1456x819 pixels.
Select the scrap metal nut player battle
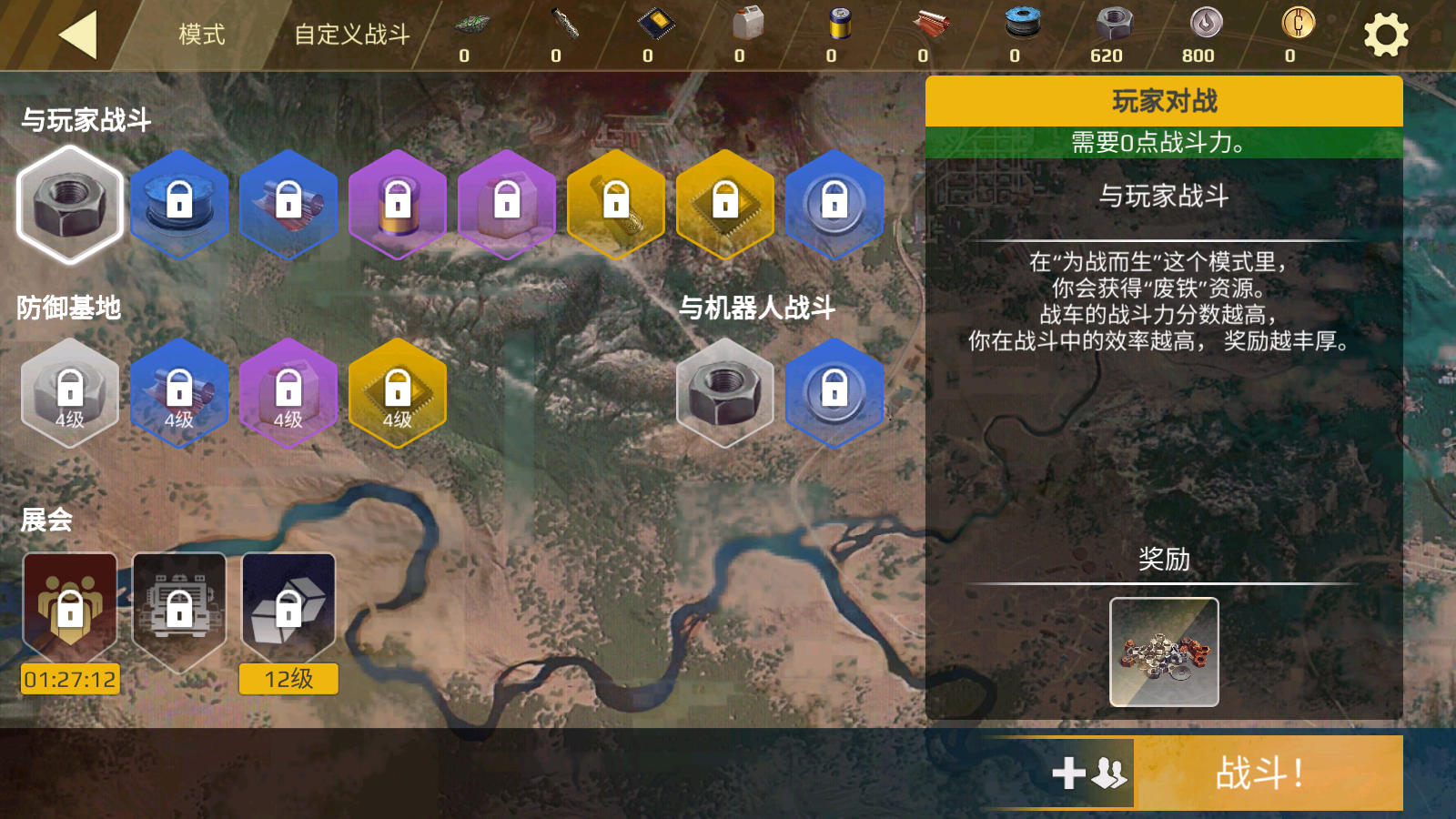pyautogui.click(x=70, y=205)
